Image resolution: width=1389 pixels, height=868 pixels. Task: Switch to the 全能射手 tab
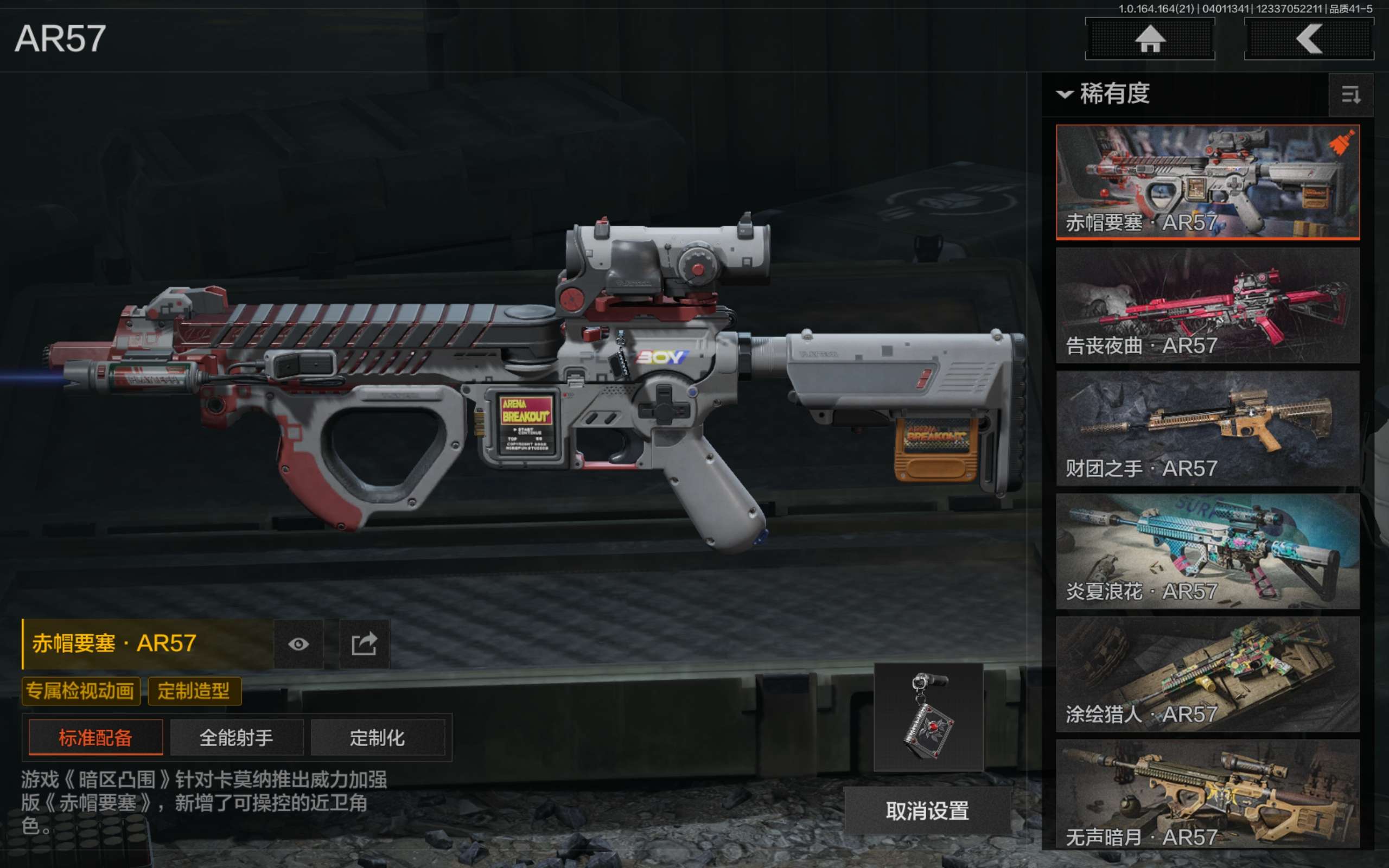tap(236, 738)
